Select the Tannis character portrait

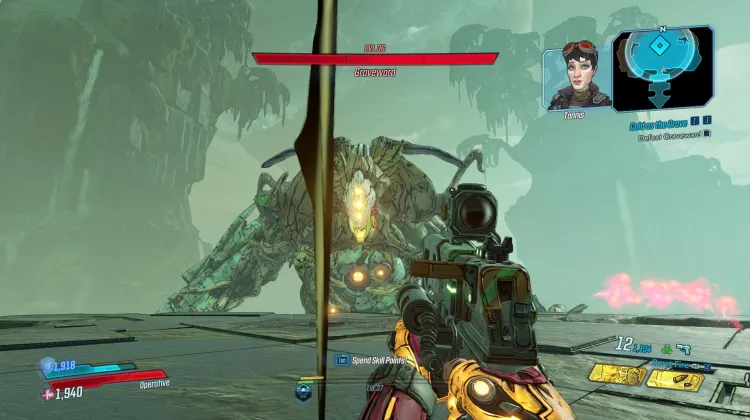(577, 80)
